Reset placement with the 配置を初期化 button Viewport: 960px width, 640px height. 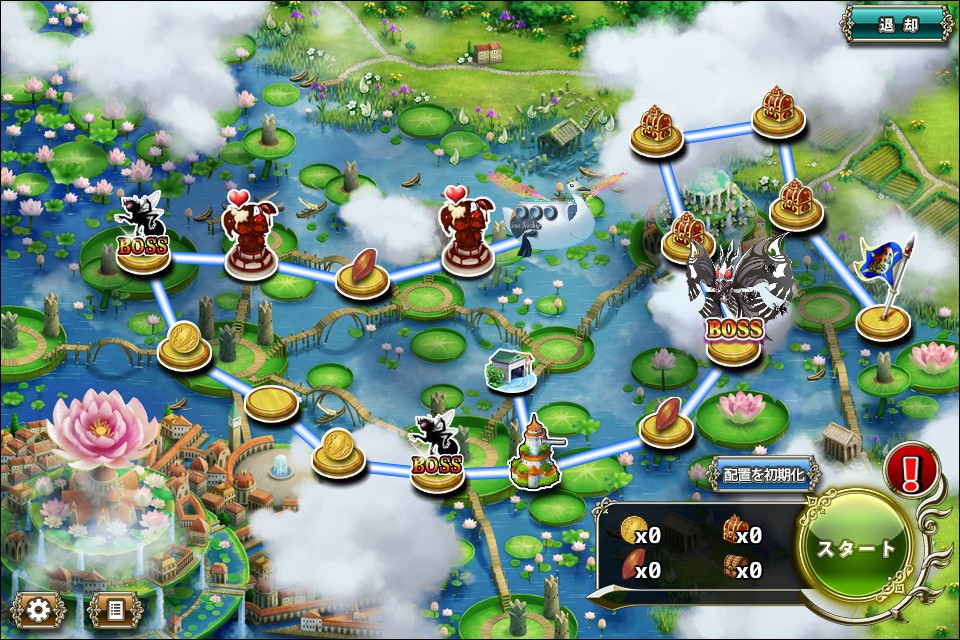click(x=764, y=475)
